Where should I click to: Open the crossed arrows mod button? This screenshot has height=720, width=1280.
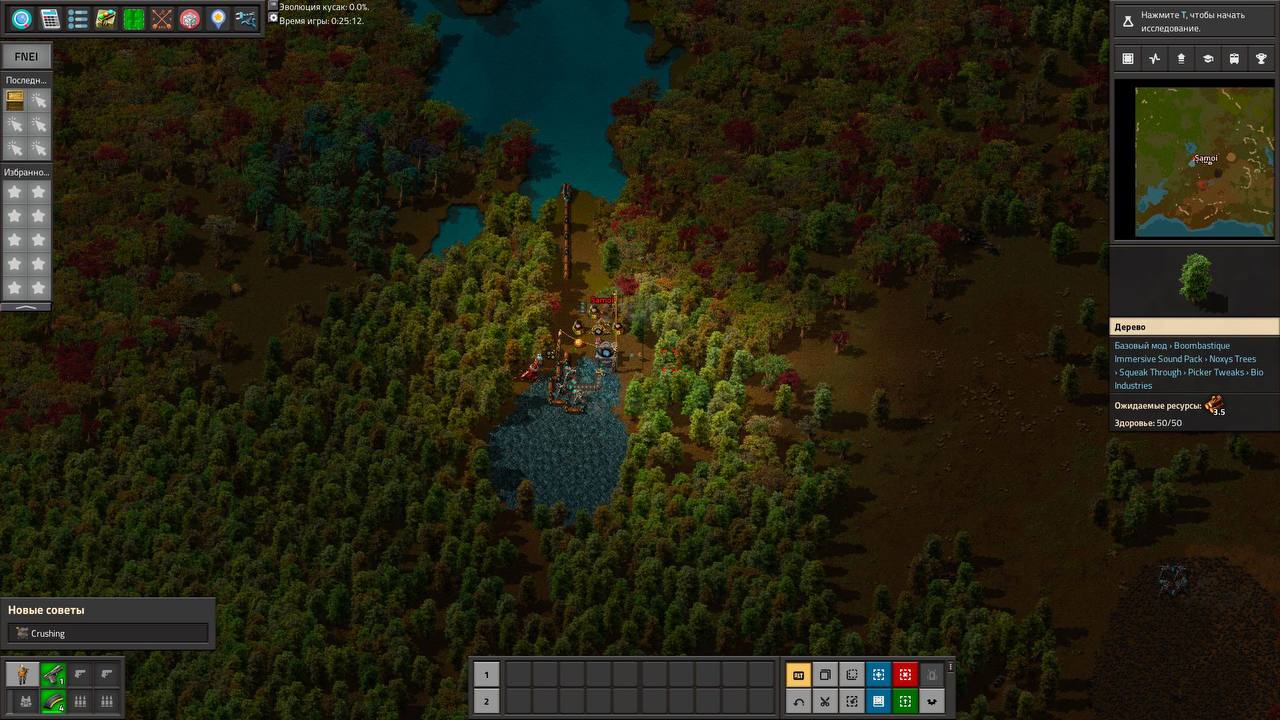tap(162, 19)
